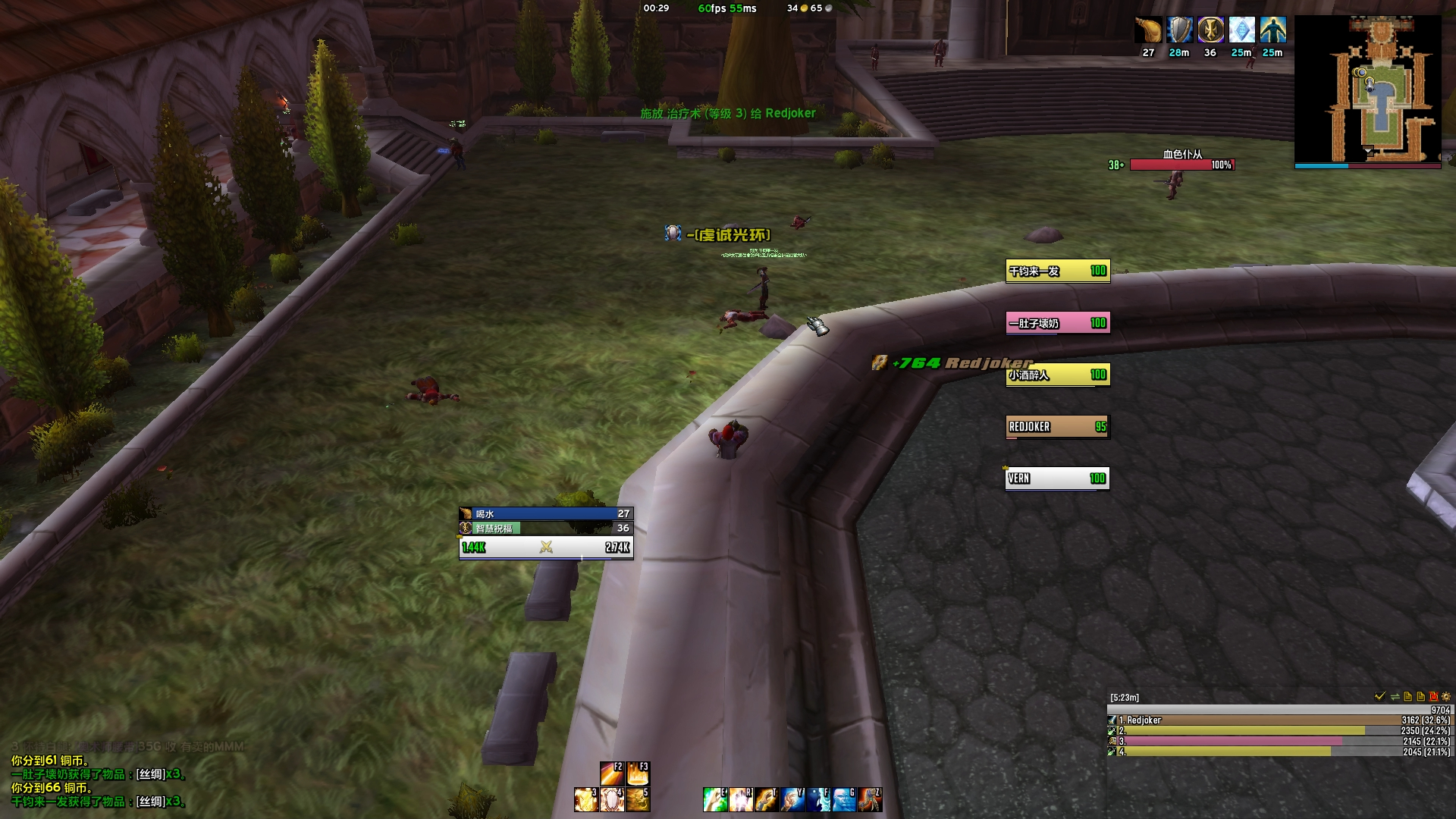This screenshot has width=1456, height=819.
Task: Choose the pink 一肚子壞奶 party frame
Action: point(1057,323)
